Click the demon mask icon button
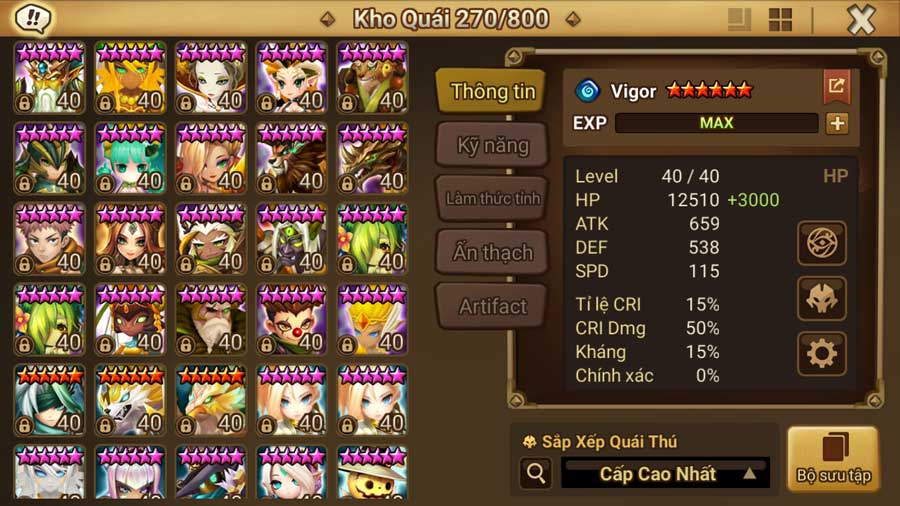 pyautogui.click(x=822, y=298)
